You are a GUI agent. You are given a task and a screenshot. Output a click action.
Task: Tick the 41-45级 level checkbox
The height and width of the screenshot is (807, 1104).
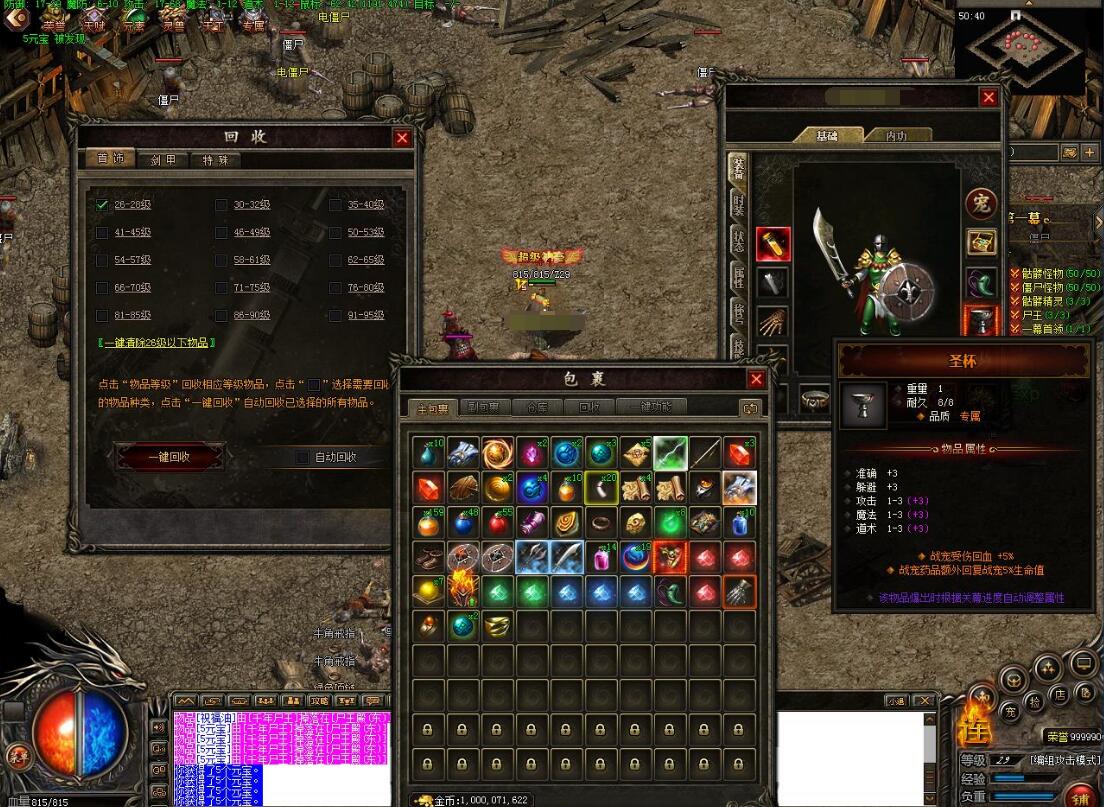(x=102, y=233)
